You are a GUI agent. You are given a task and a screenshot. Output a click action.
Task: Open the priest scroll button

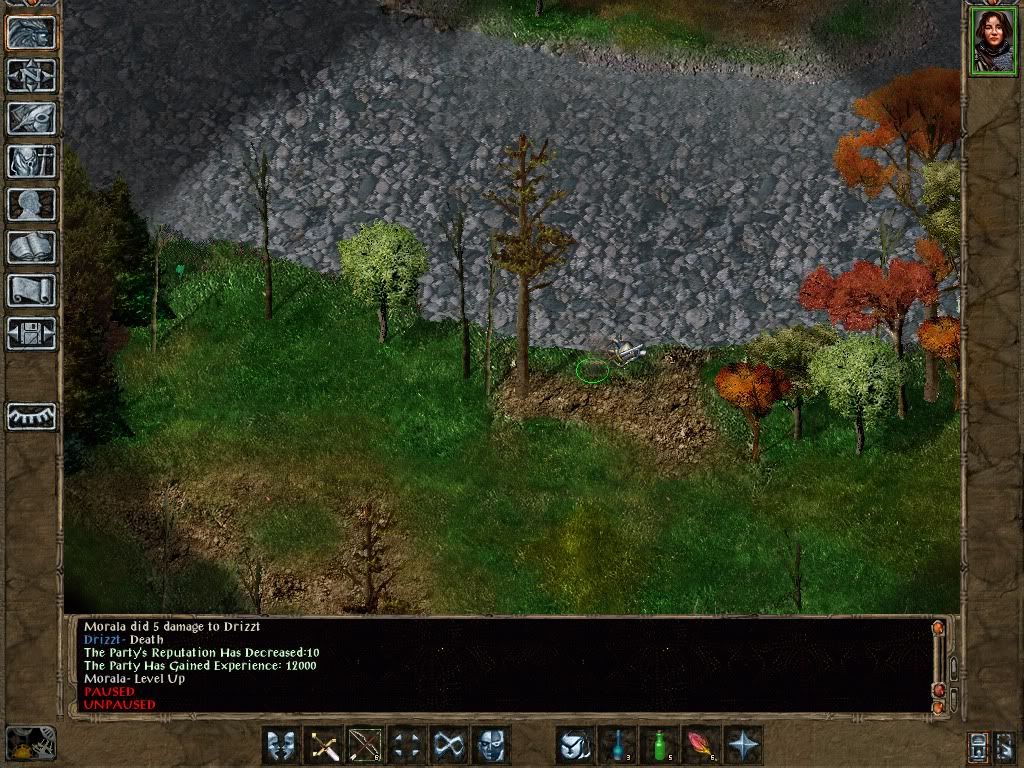click(x=32, y=289)
